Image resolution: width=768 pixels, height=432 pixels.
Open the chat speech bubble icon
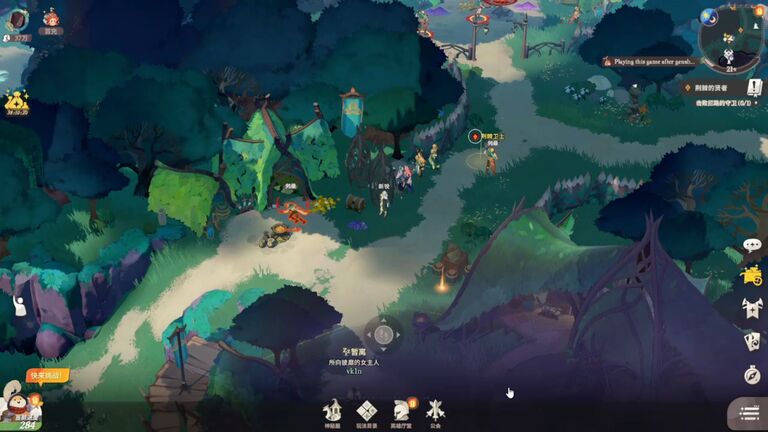point(752,246)
